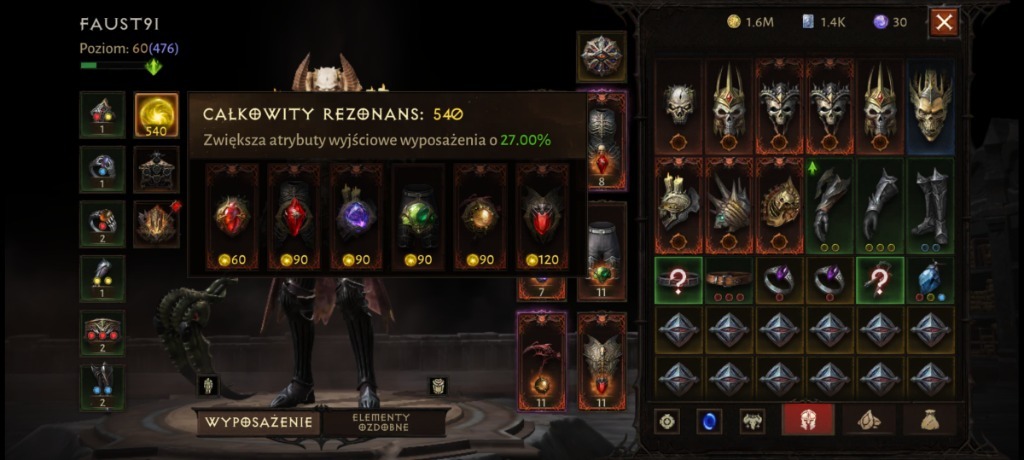The width and height of the screenshot is (1024, 460).
Task: Switch to the blue gem inventory filter
Action: pos(708,421)
